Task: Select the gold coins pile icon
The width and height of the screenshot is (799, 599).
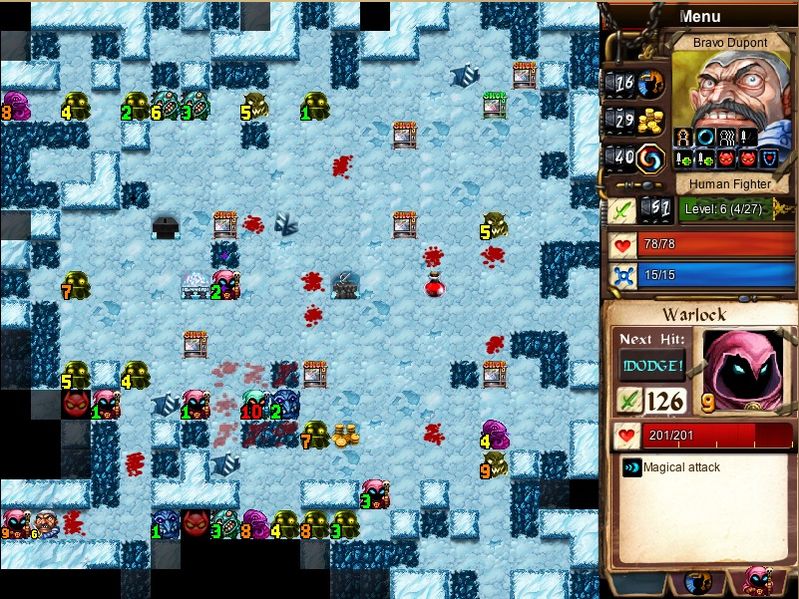Action: click(652, 120)
